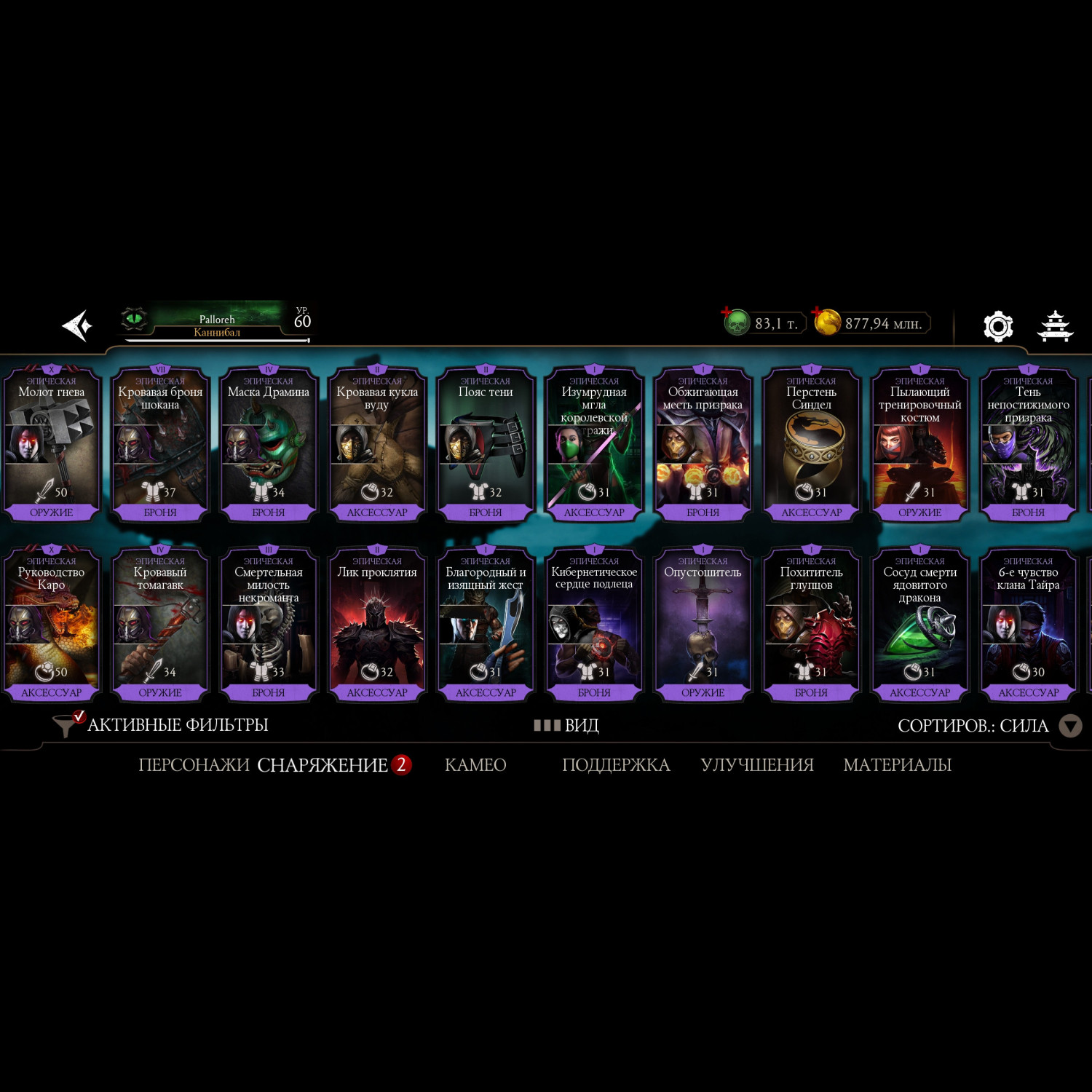Image resolution: width=1092 pixels, height=1092 pixels.
Task: Select the Молот гнева weapon card
Action: point(52,444)
